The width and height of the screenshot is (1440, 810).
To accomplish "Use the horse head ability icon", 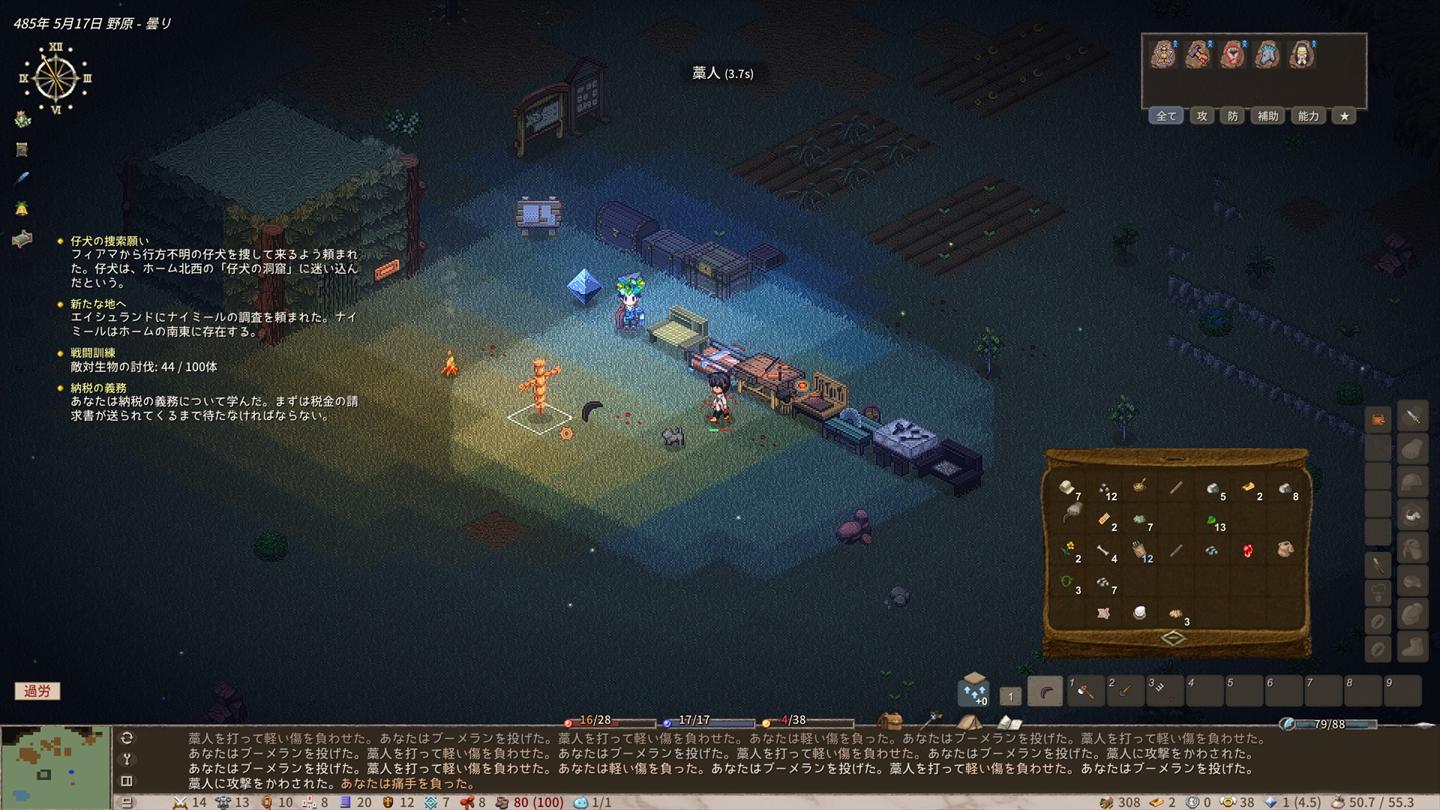I will point(1266,55).
